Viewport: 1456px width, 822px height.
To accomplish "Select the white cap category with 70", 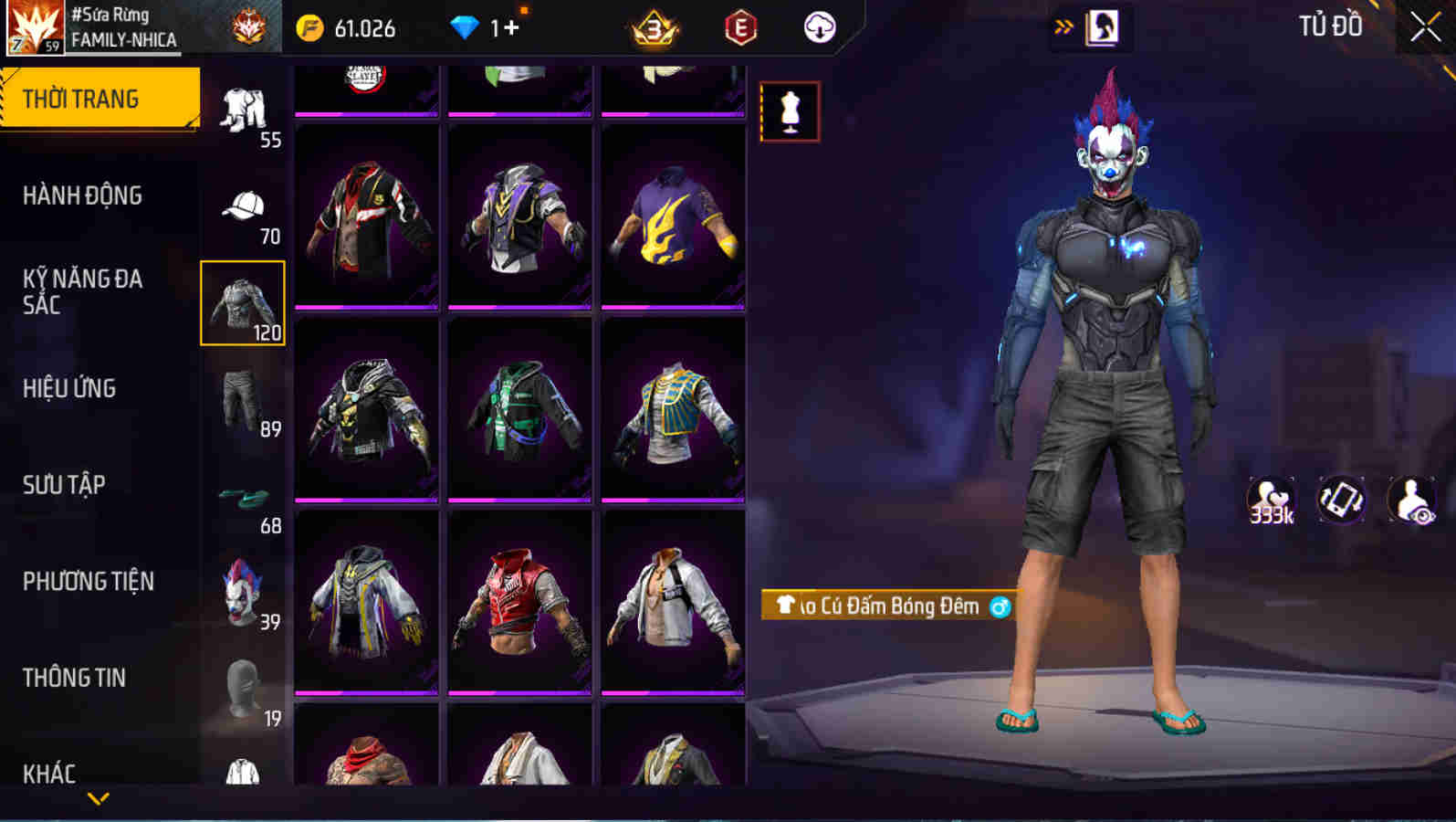I will pyautogui.click(x=245, y=205).
